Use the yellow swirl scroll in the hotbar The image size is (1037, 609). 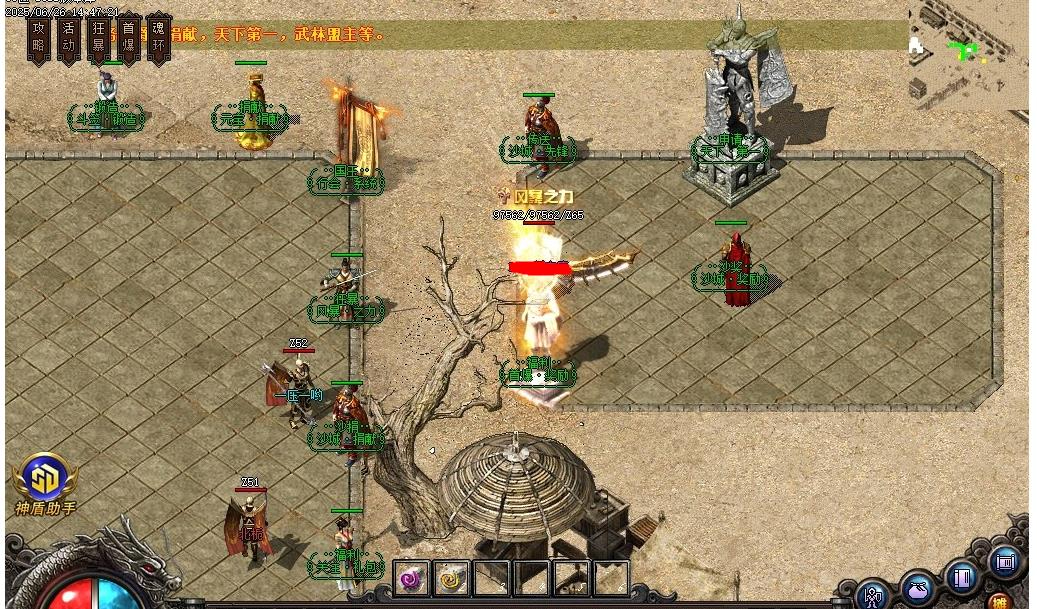[x=452, y=578]
